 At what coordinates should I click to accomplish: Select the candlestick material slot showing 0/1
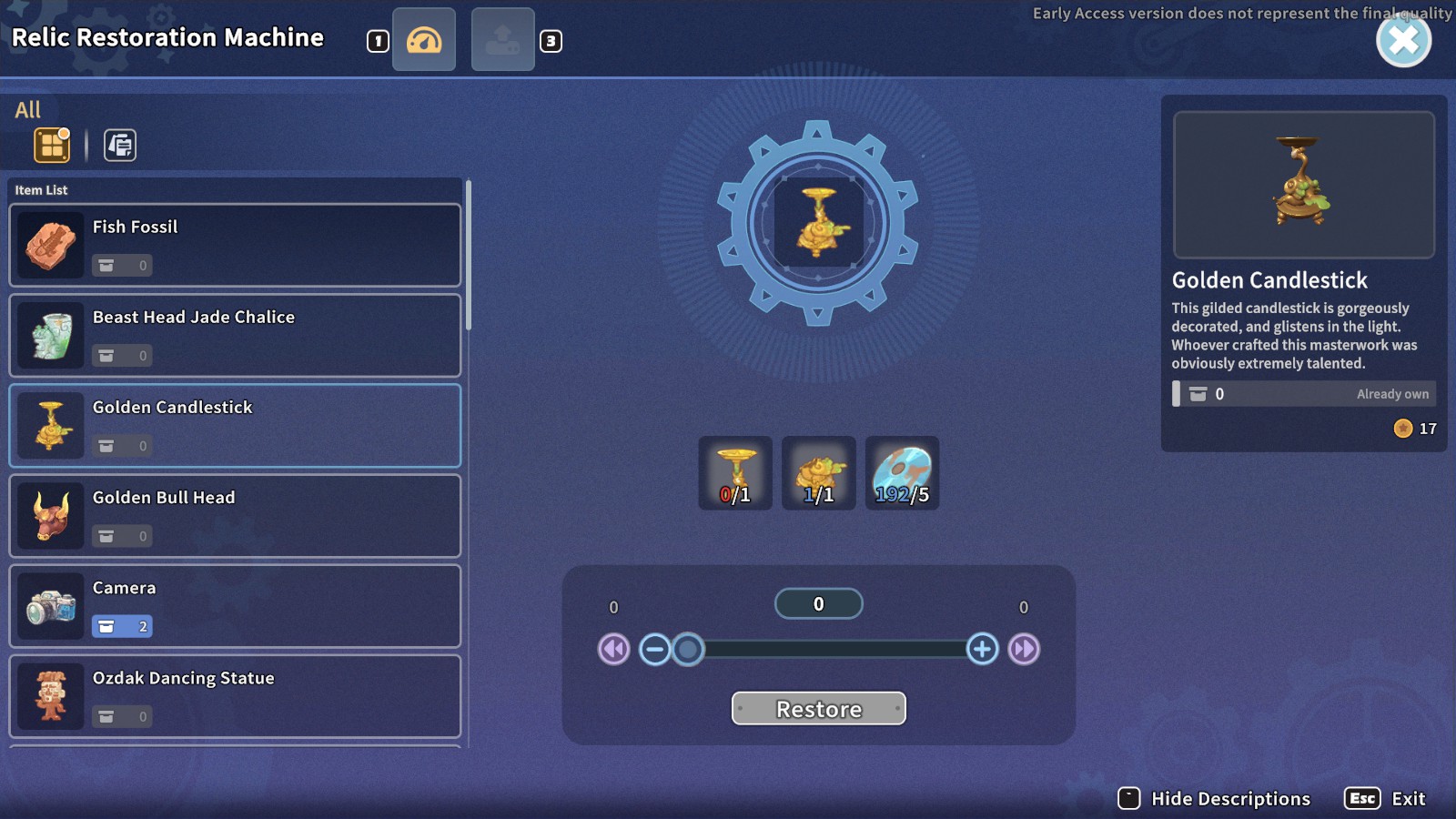pyautogui.click(x=735, y=472)
